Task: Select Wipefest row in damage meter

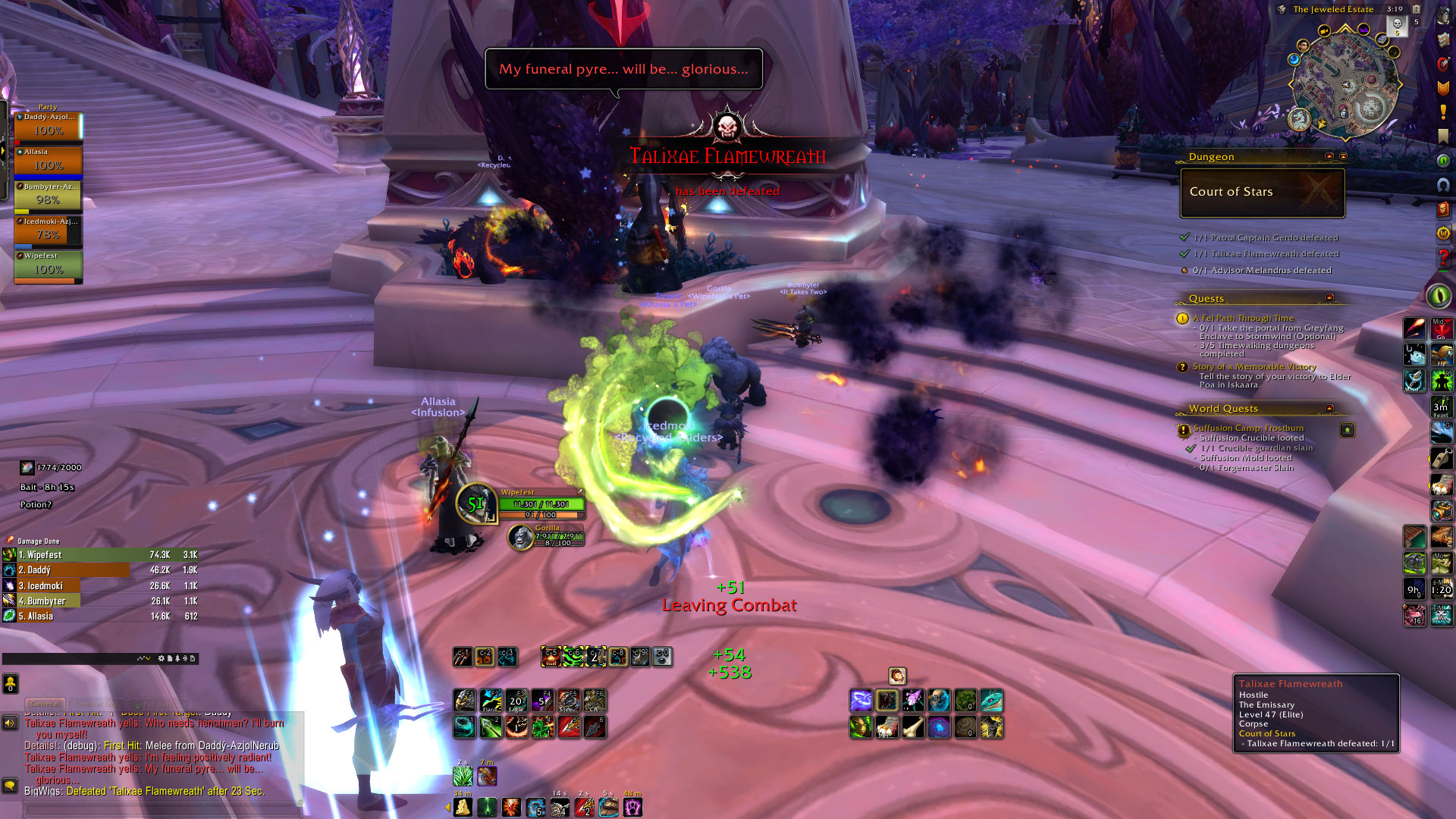Action: [x=100, y=555]
